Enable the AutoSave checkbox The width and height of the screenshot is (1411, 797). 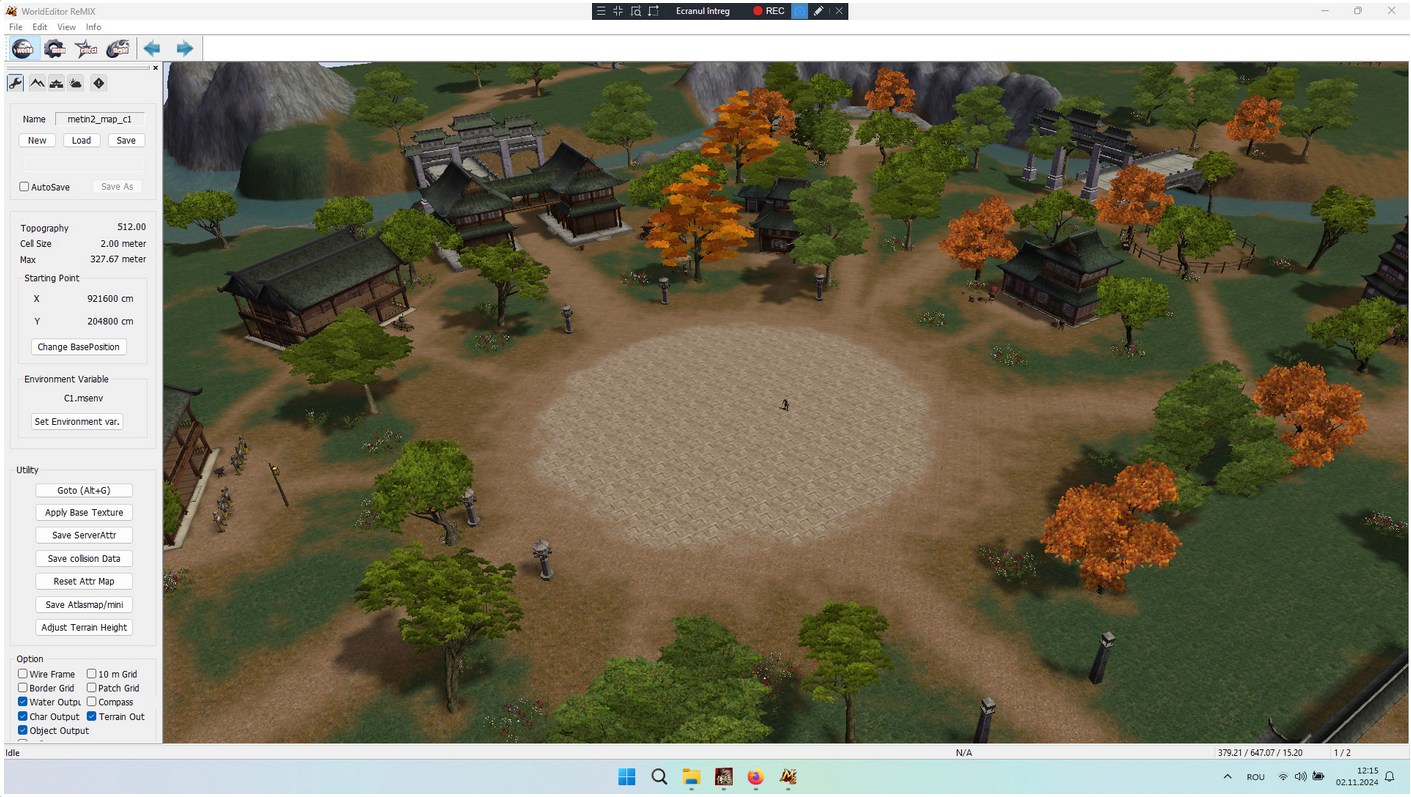click(24, 187)
